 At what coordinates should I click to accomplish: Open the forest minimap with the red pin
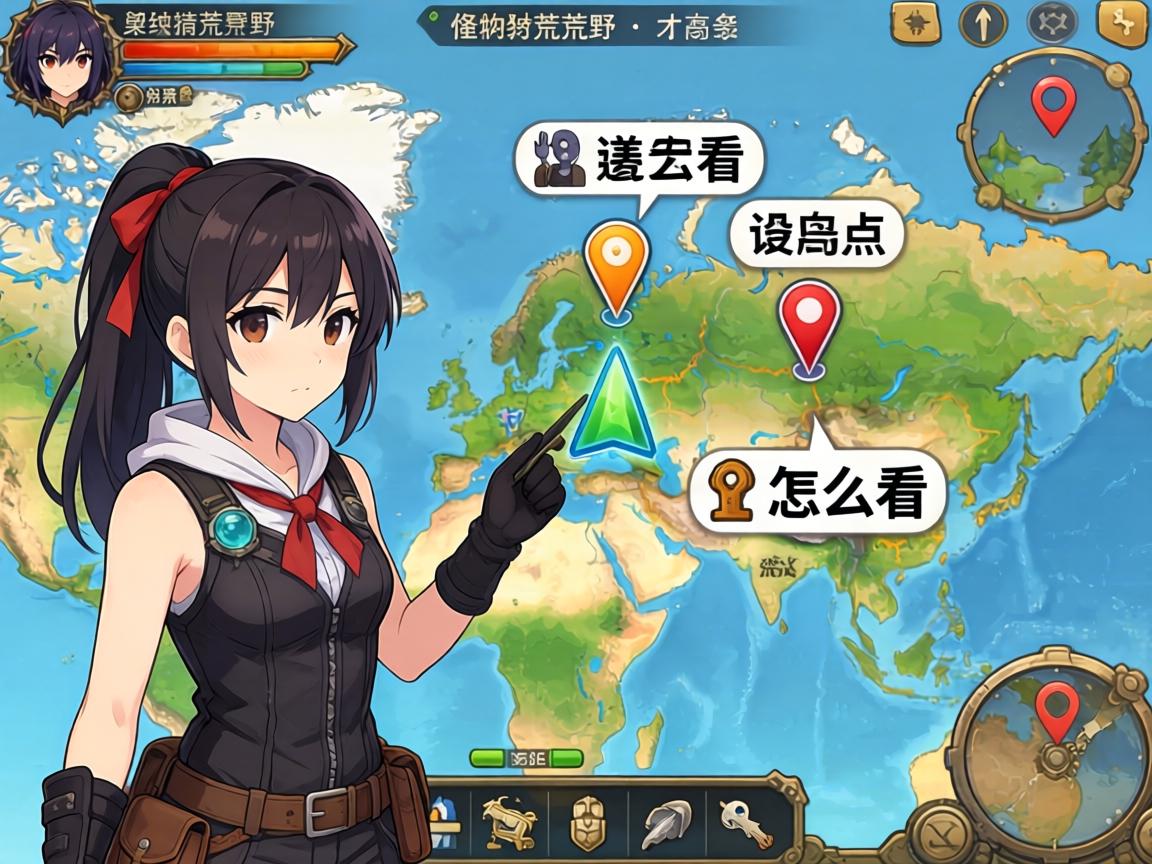(1052, 132)
